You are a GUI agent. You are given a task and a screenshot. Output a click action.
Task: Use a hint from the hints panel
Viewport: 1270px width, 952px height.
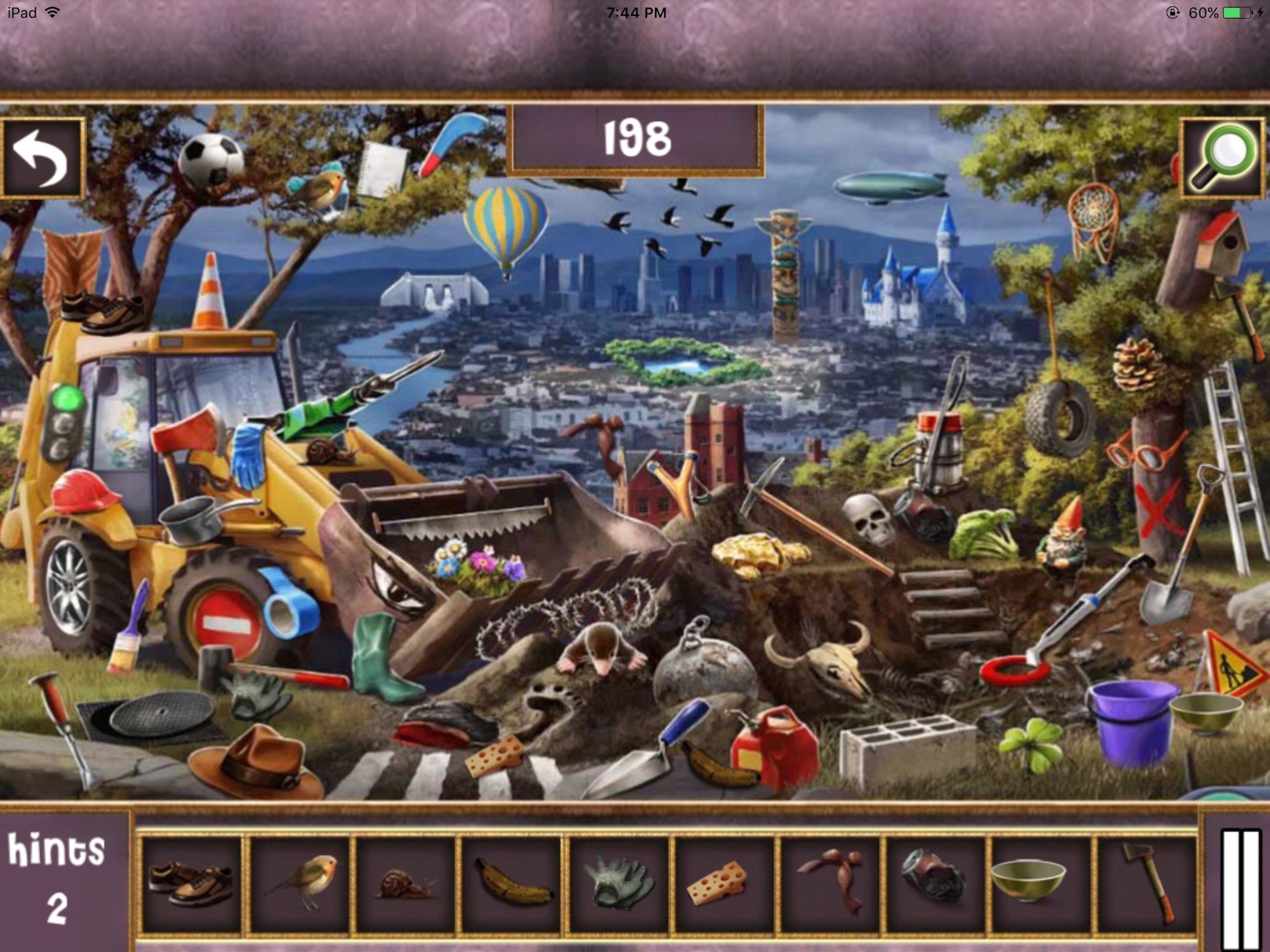point(56,879)
